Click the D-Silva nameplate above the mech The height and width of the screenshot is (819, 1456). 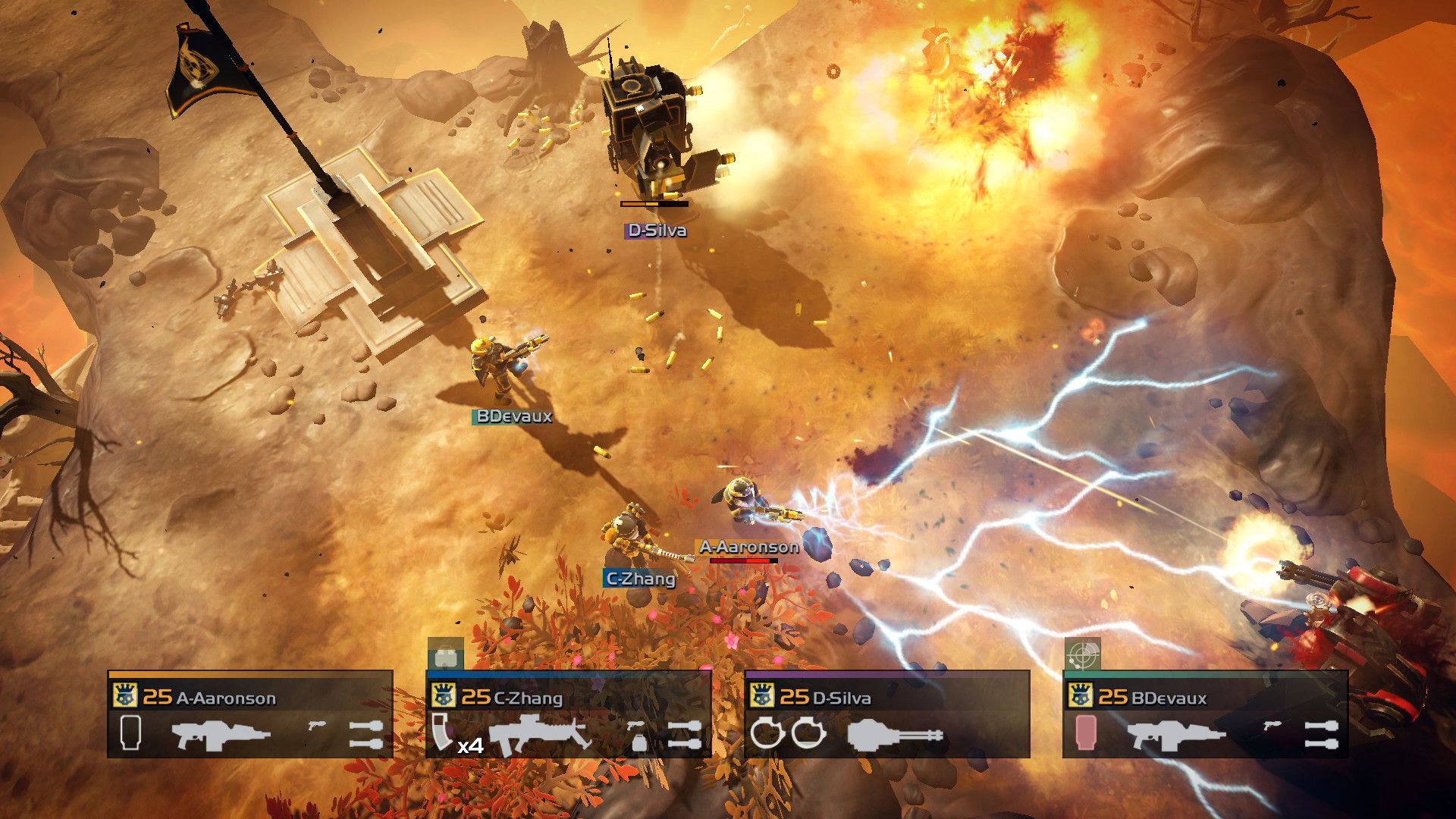pos(656,231)
